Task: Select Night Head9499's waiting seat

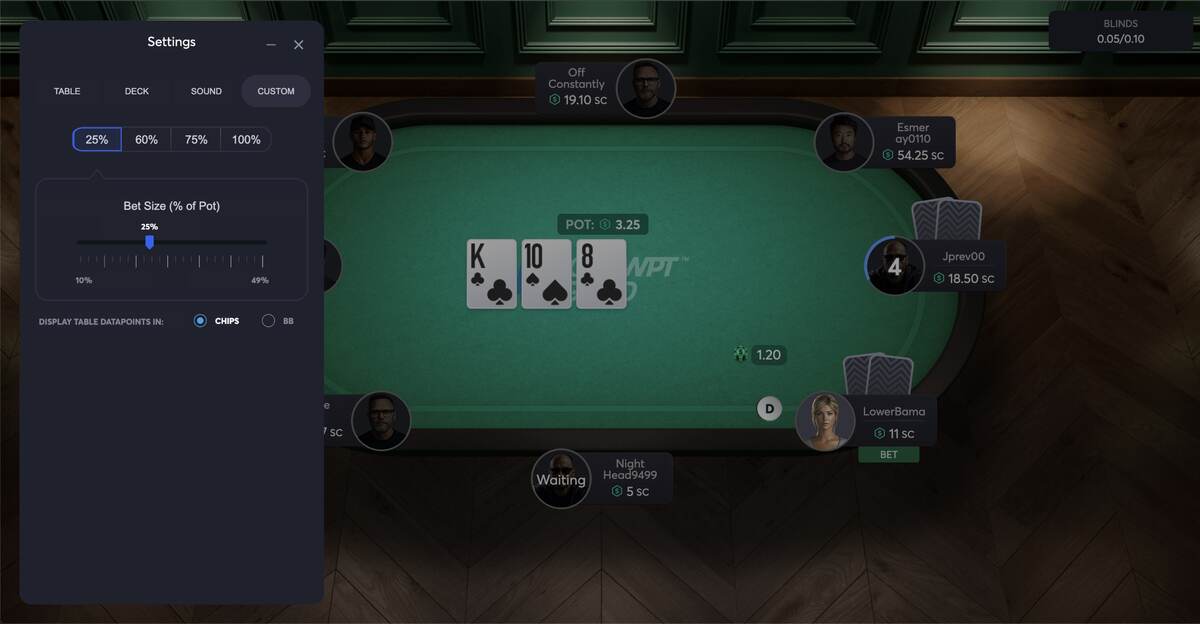Action: click(561, 479)
